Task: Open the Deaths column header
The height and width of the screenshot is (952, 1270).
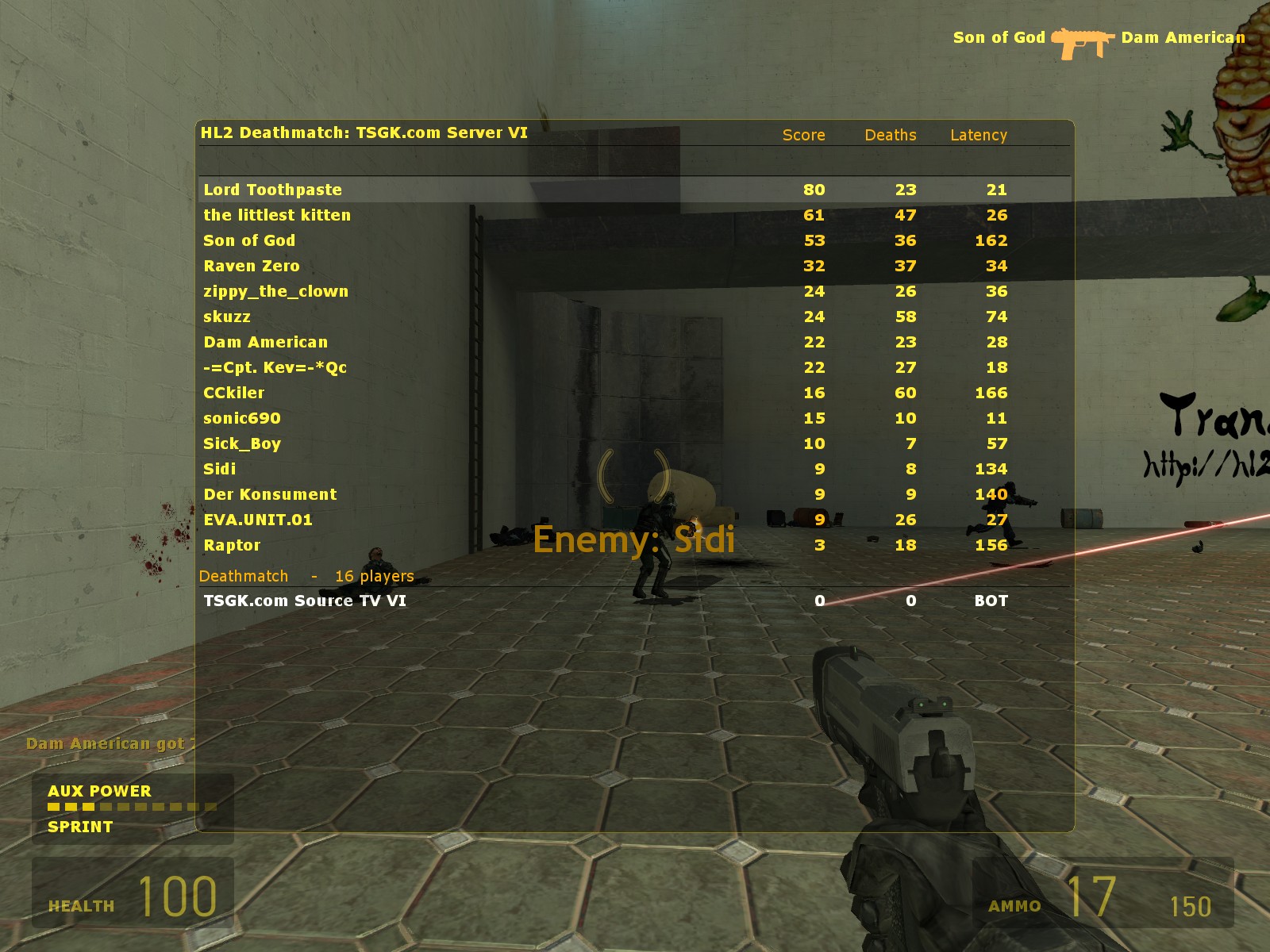Action: (x=889, y=135)
